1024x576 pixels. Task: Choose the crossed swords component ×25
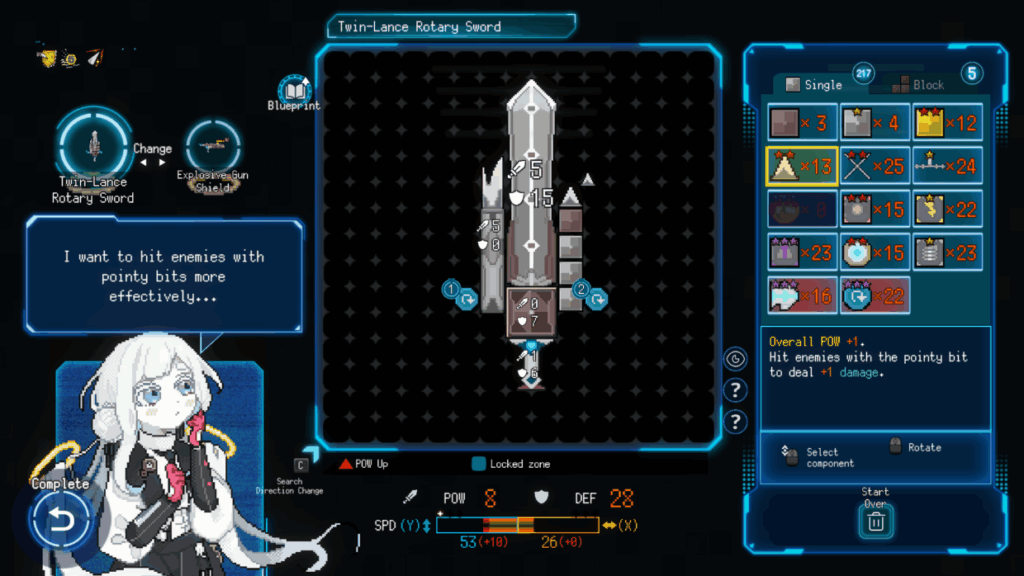875,166
